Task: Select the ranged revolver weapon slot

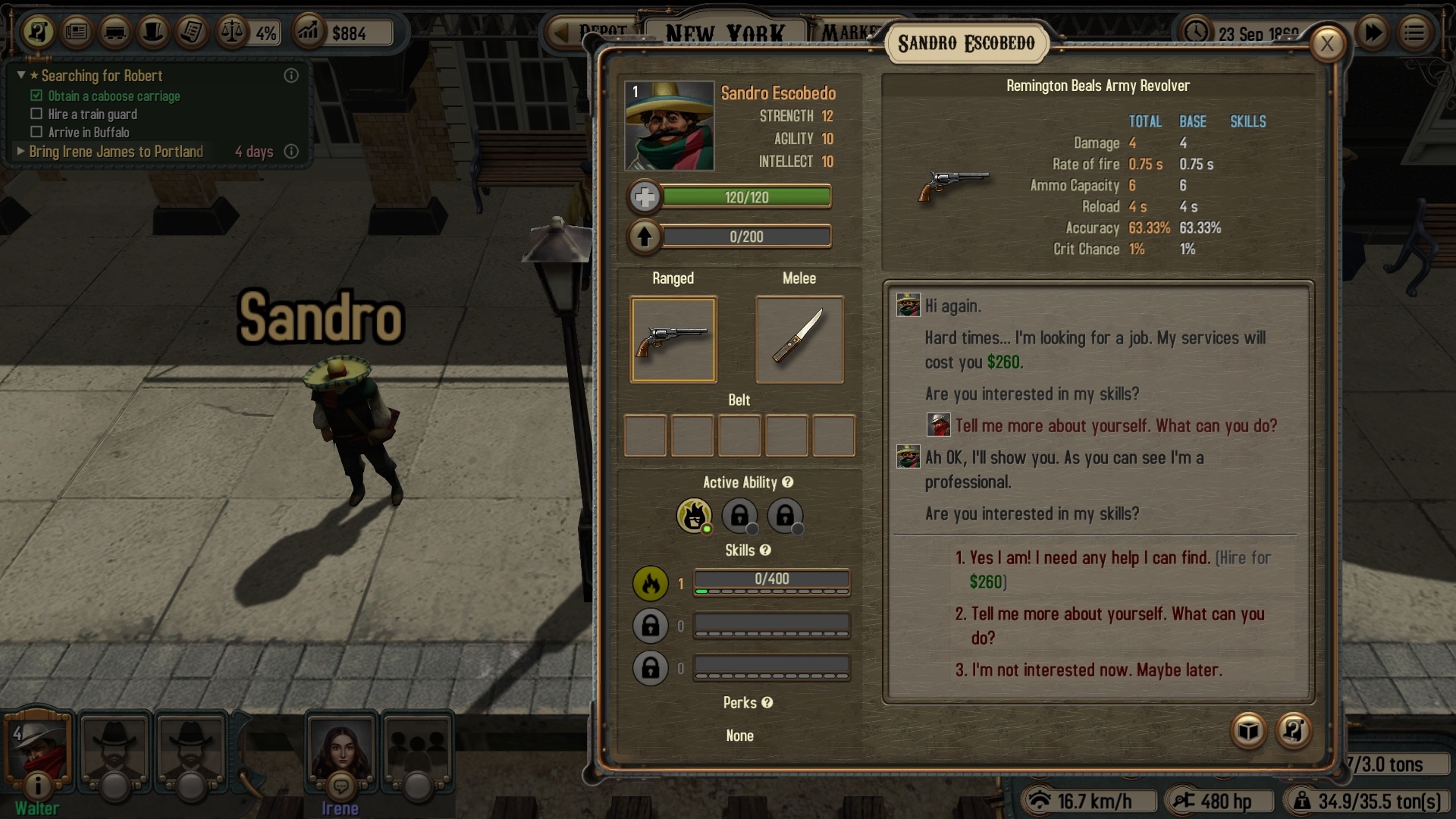Action: click(x=673, y=340)
